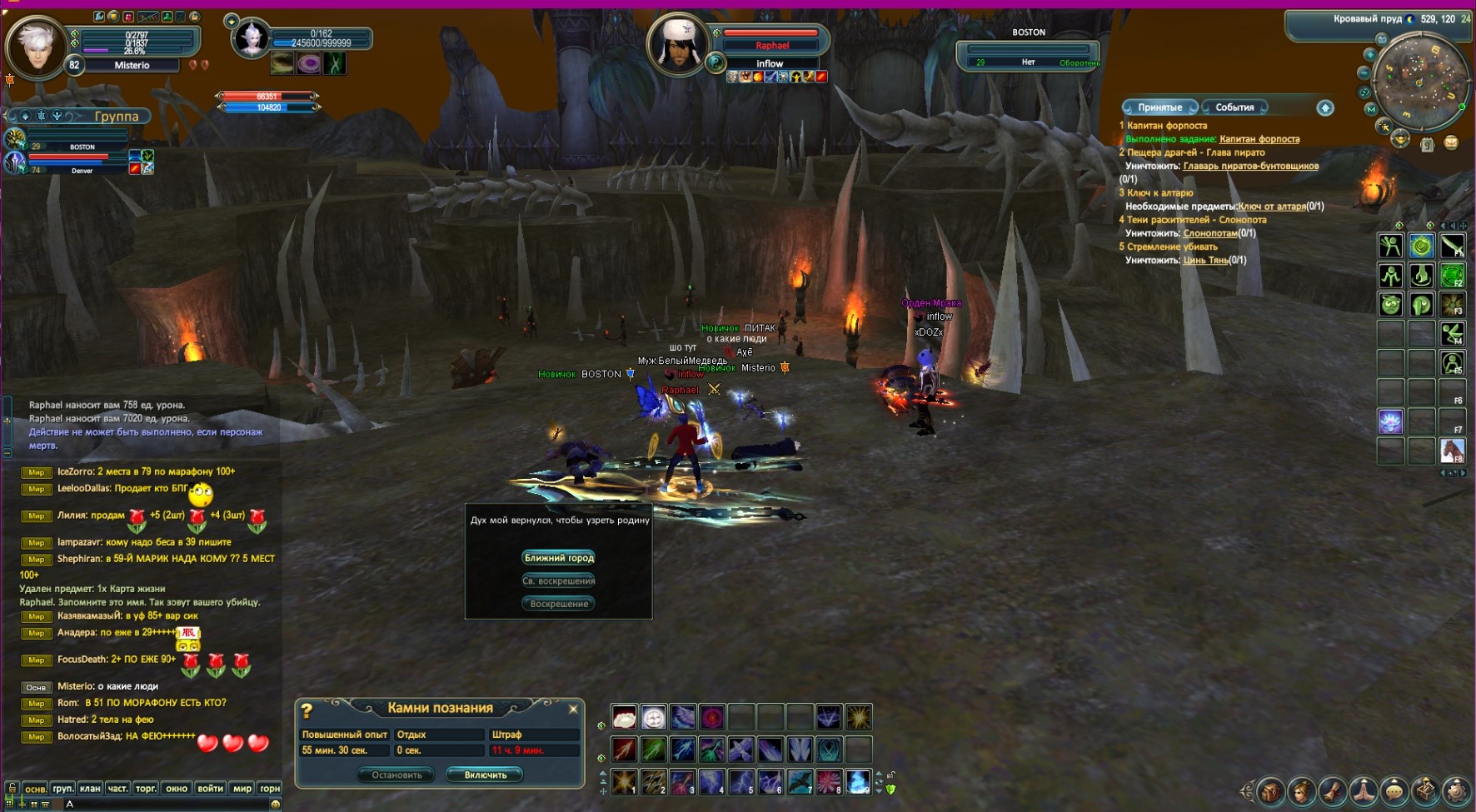Expand the right side of the hotbar arrow
The image size is (1476, 812).
point(879,775)
